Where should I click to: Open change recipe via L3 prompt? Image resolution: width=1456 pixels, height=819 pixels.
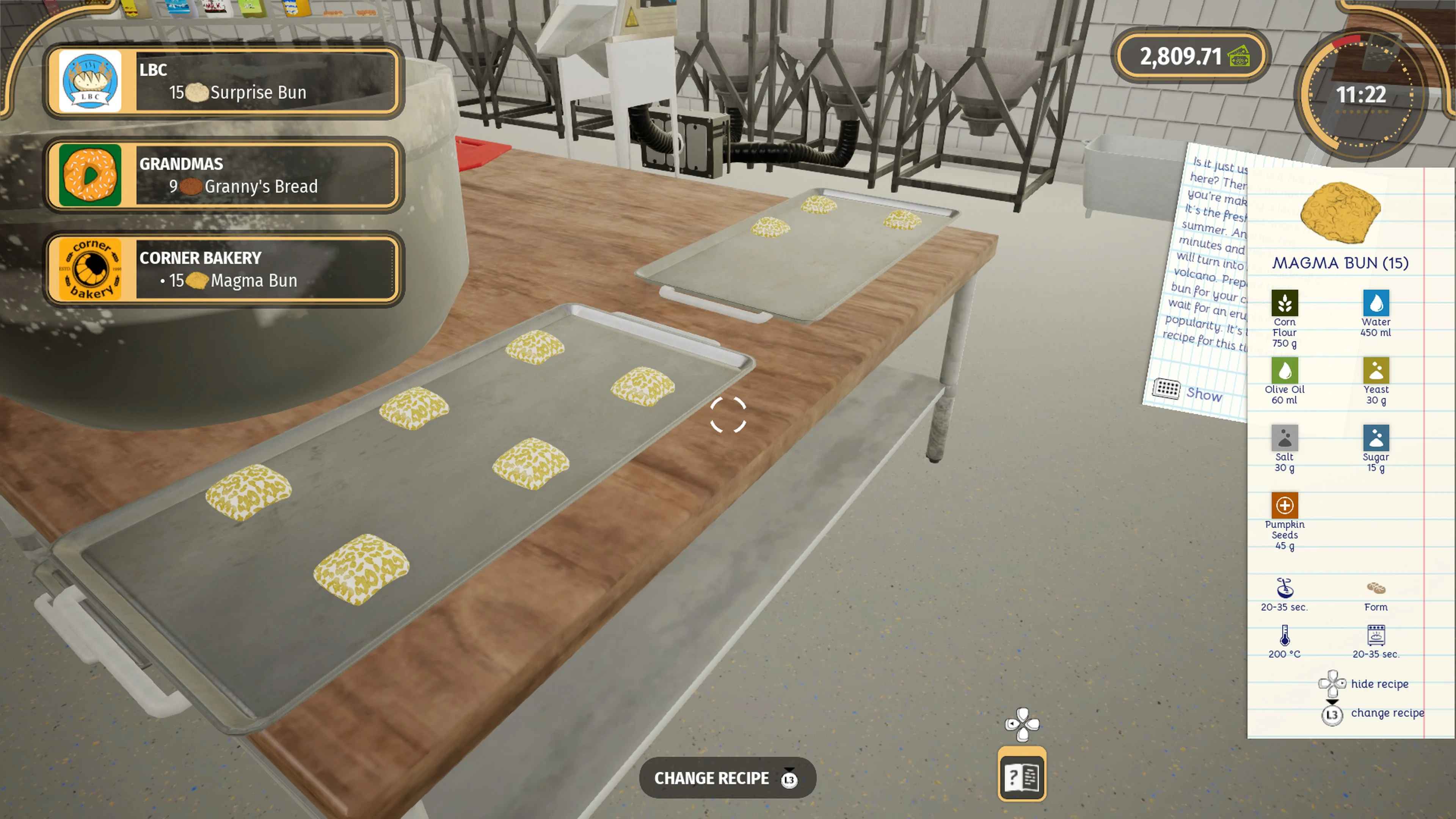(x=1332, y=714)
